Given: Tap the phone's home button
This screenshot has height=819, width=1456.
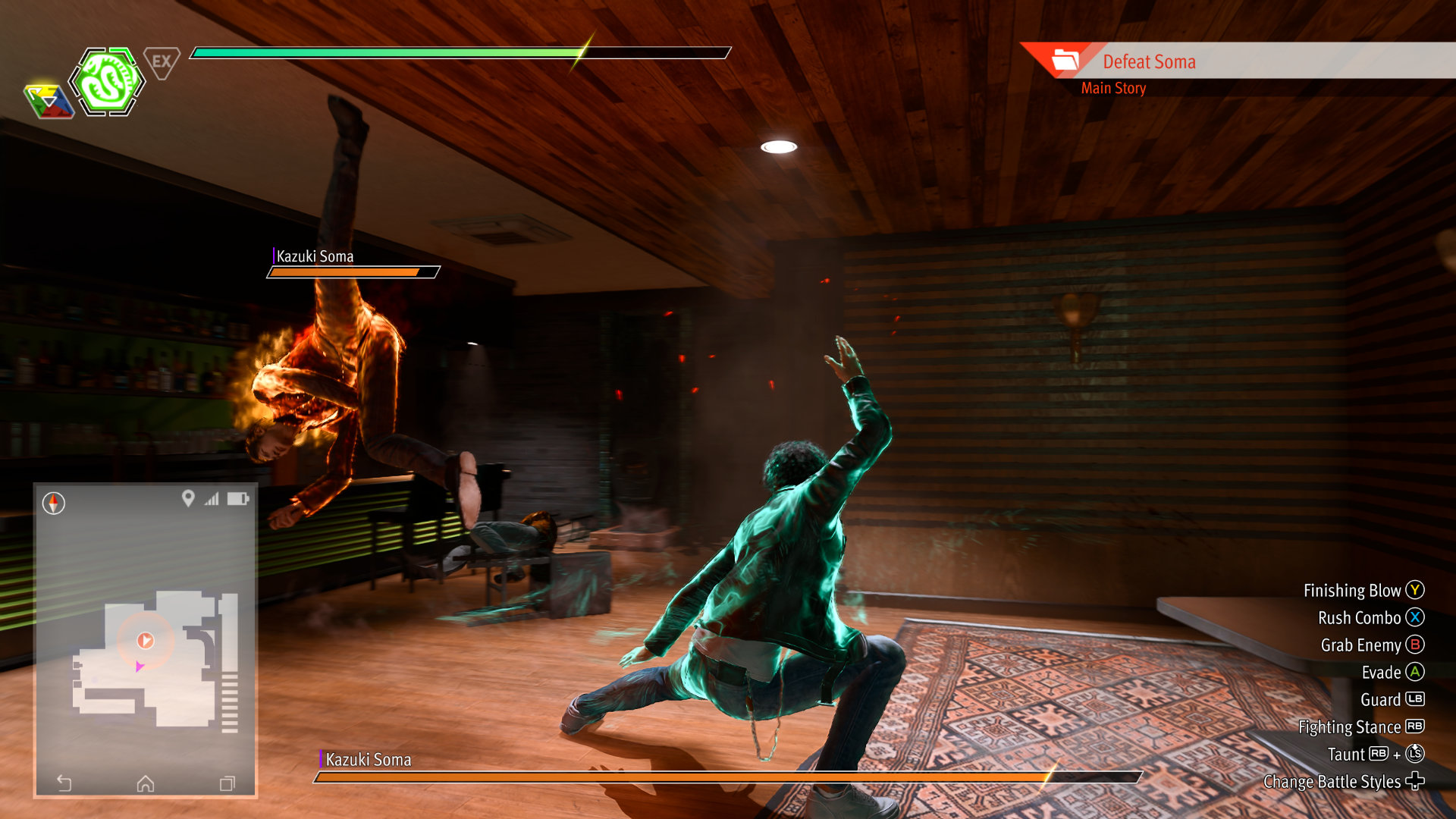Looking at the screenshot, I should 146,783.
